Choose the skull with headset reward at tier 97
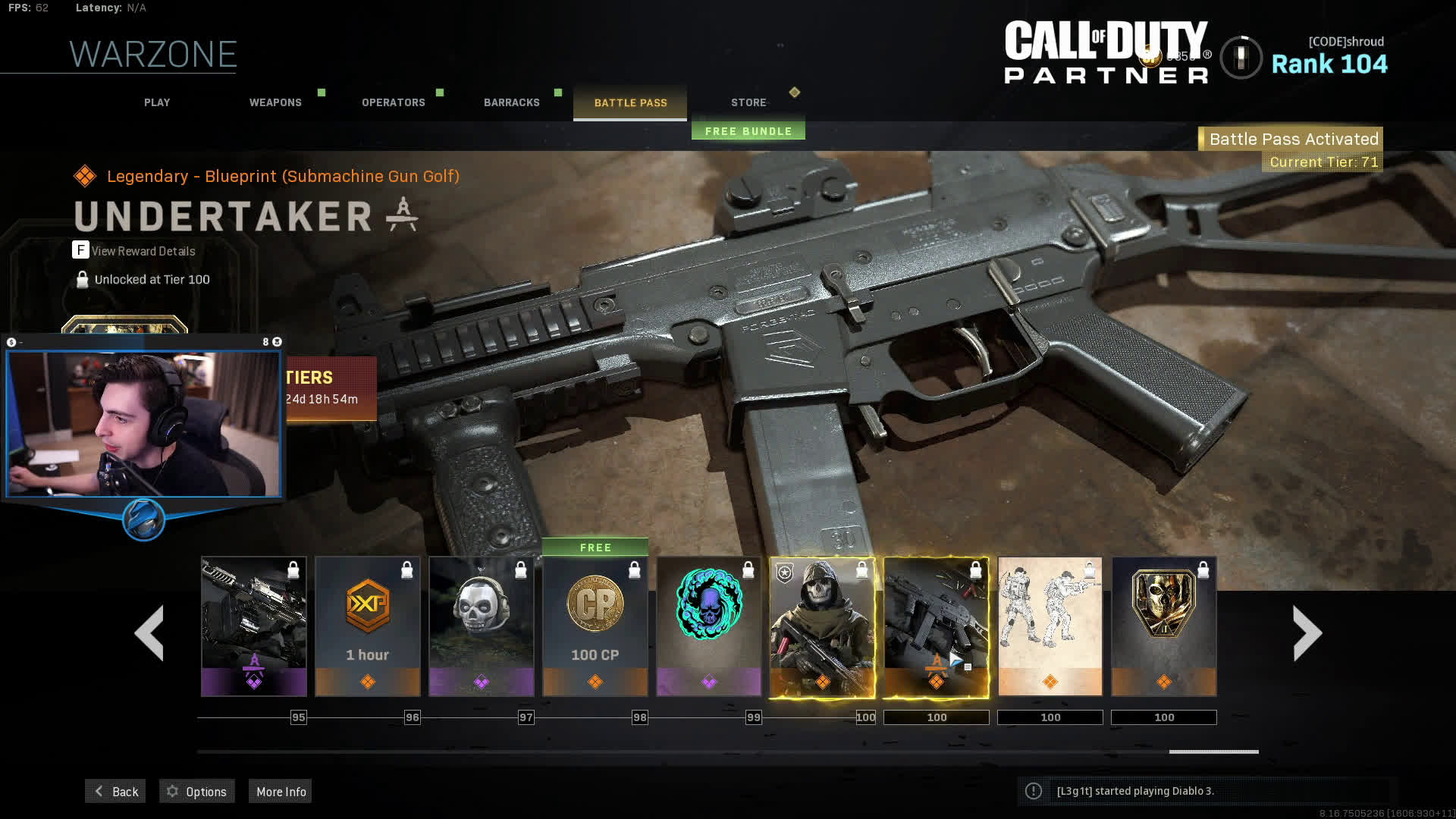The width and height of the screenshot is (1456, 819). tap(482, 626)
